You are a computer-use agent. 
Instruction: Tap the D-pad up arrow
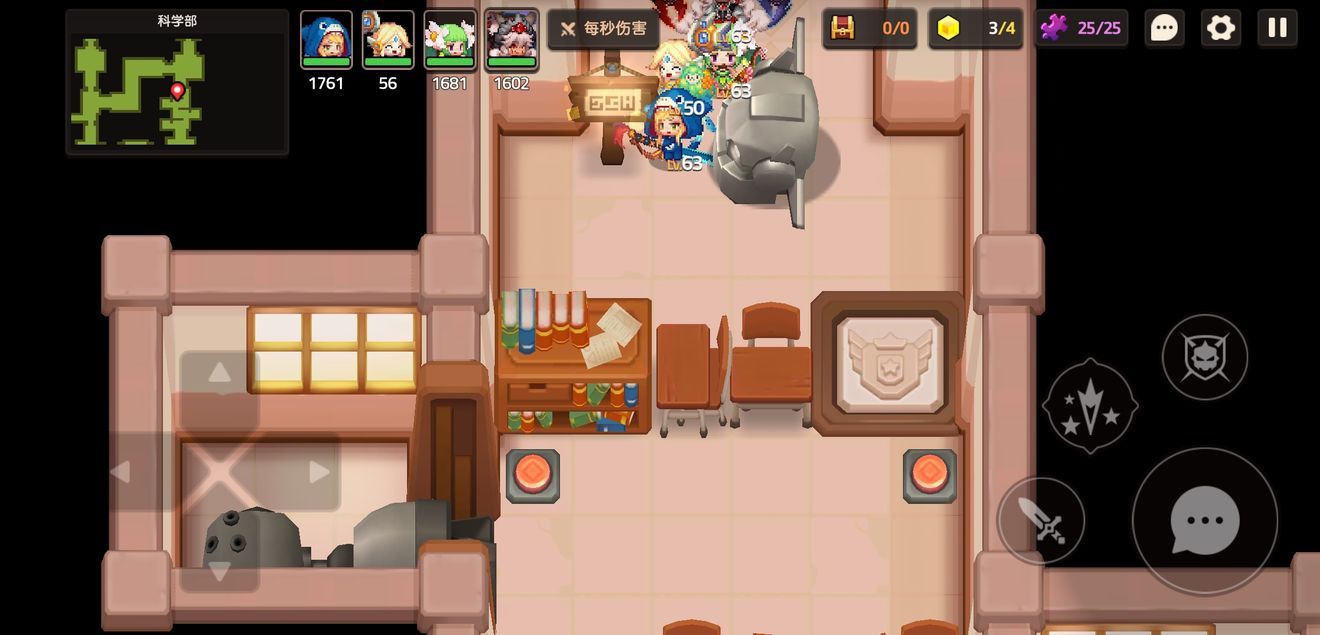(219, 374)
